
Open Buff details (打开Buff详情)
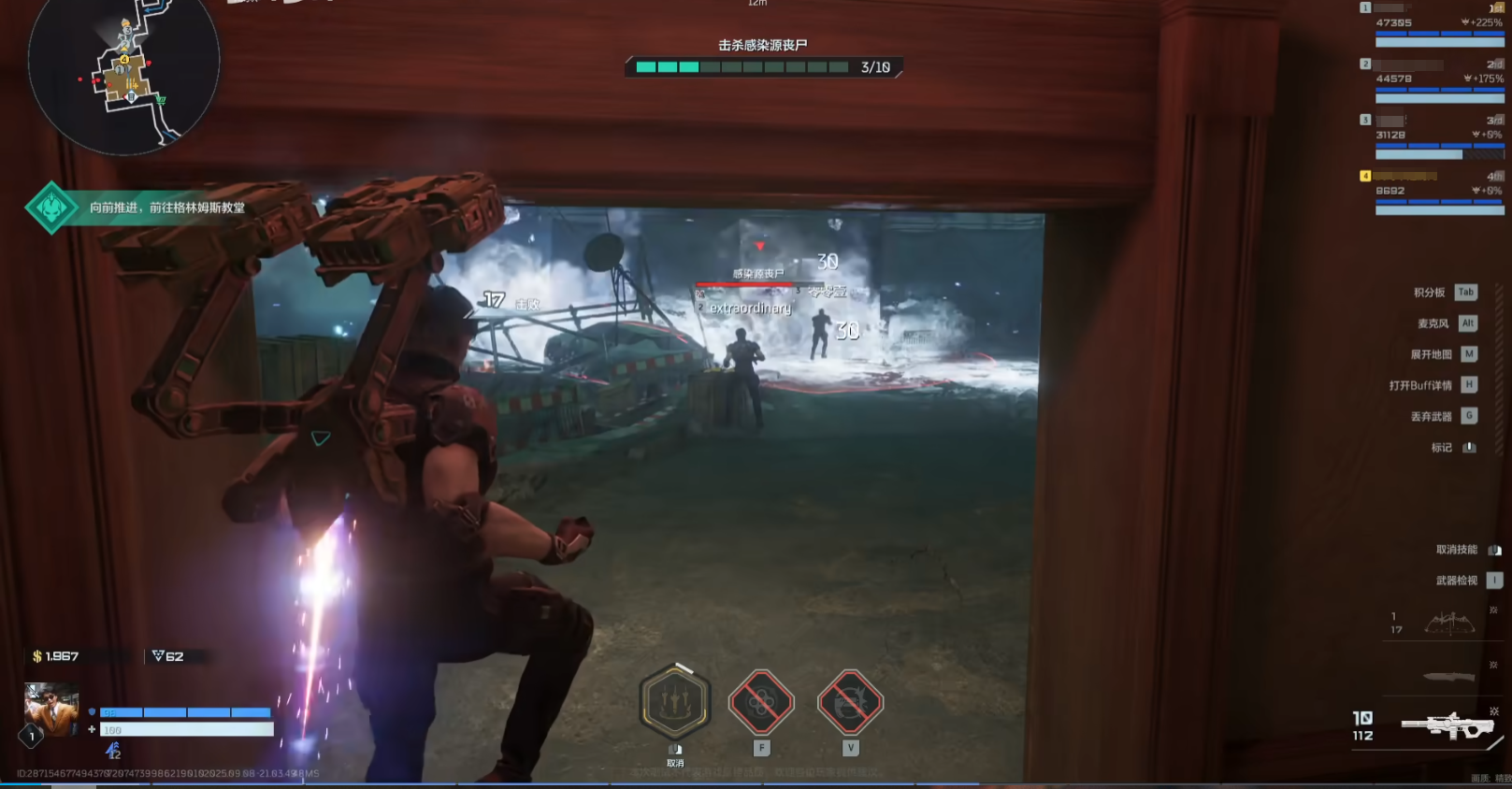click(1433, 385)
